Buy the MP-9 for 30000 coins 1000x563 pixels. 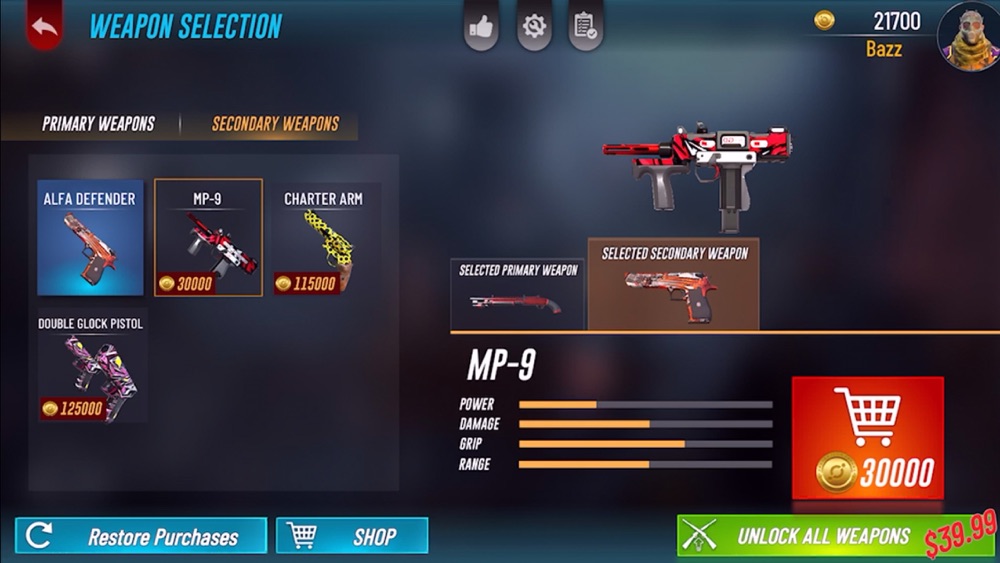pyautogui.click(x=867, y=438)
